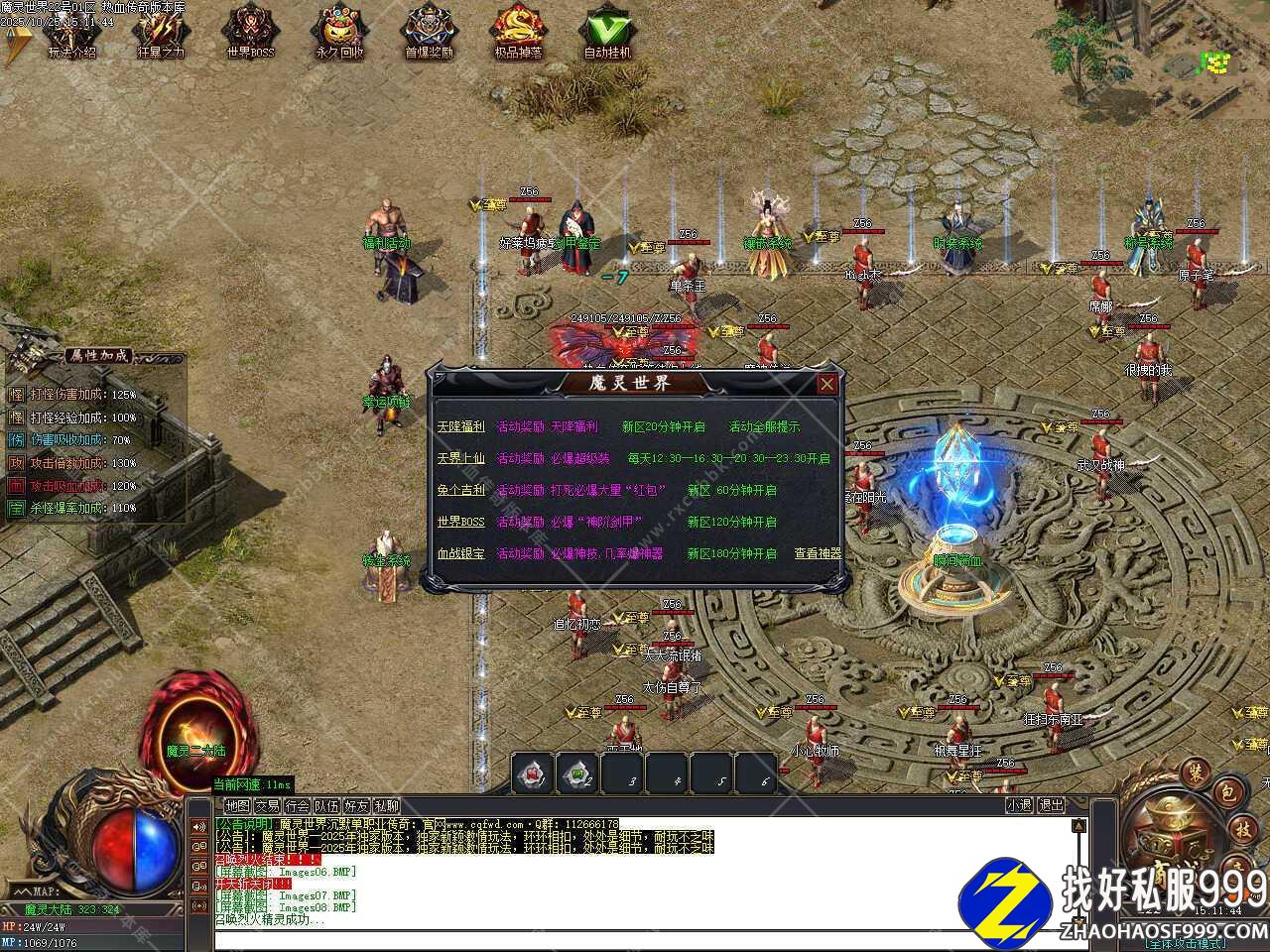This screenshot has height=952, width=1270.
Task: Select the 天降福利 event link
Action: (x=460, y=427)
